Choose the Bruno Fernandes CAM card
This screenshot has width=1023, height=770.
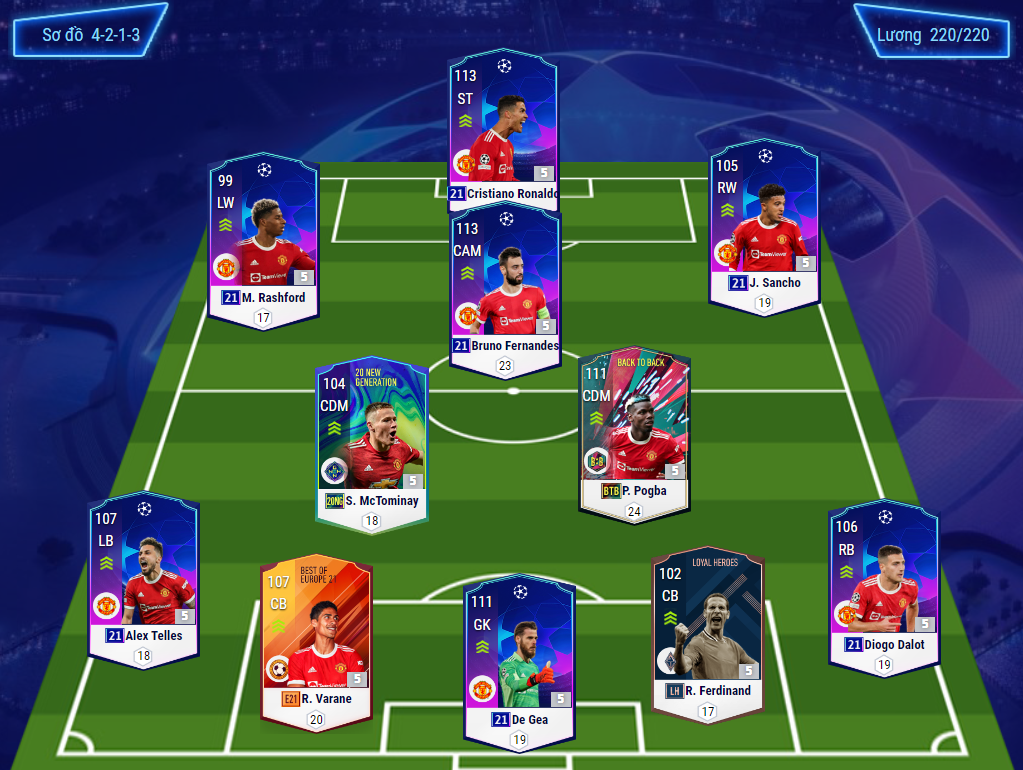(x=505, y=285)
